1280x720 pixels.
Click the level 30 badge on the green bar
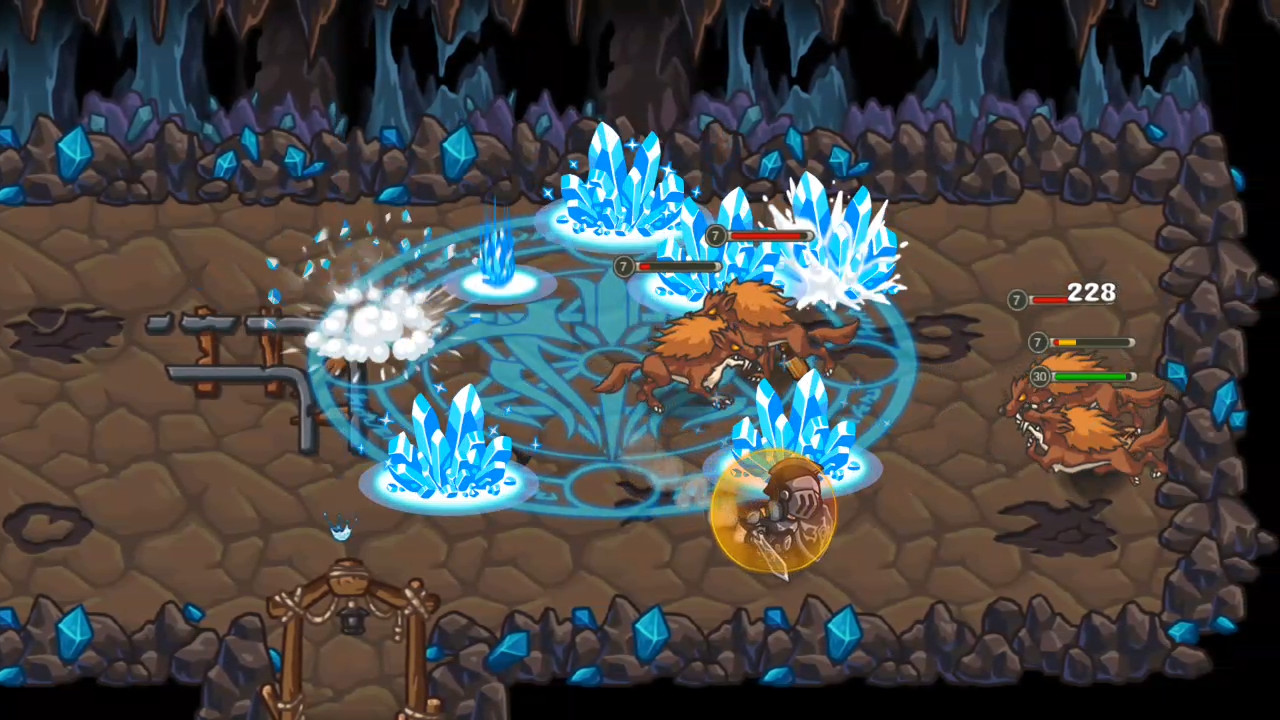click(x=1038, y=377)
